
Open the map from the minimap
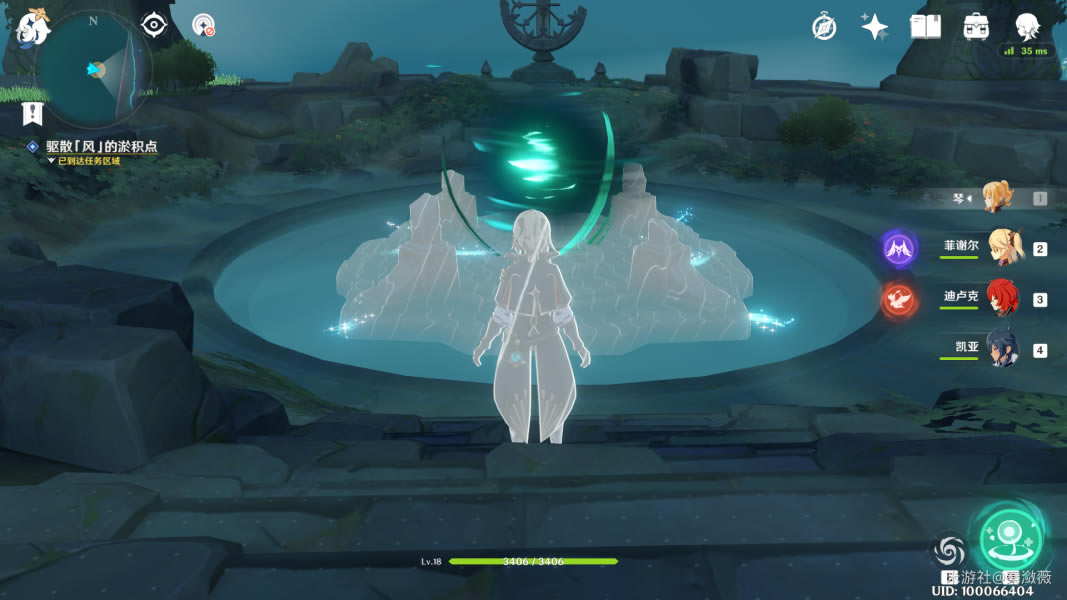(93, 68)
